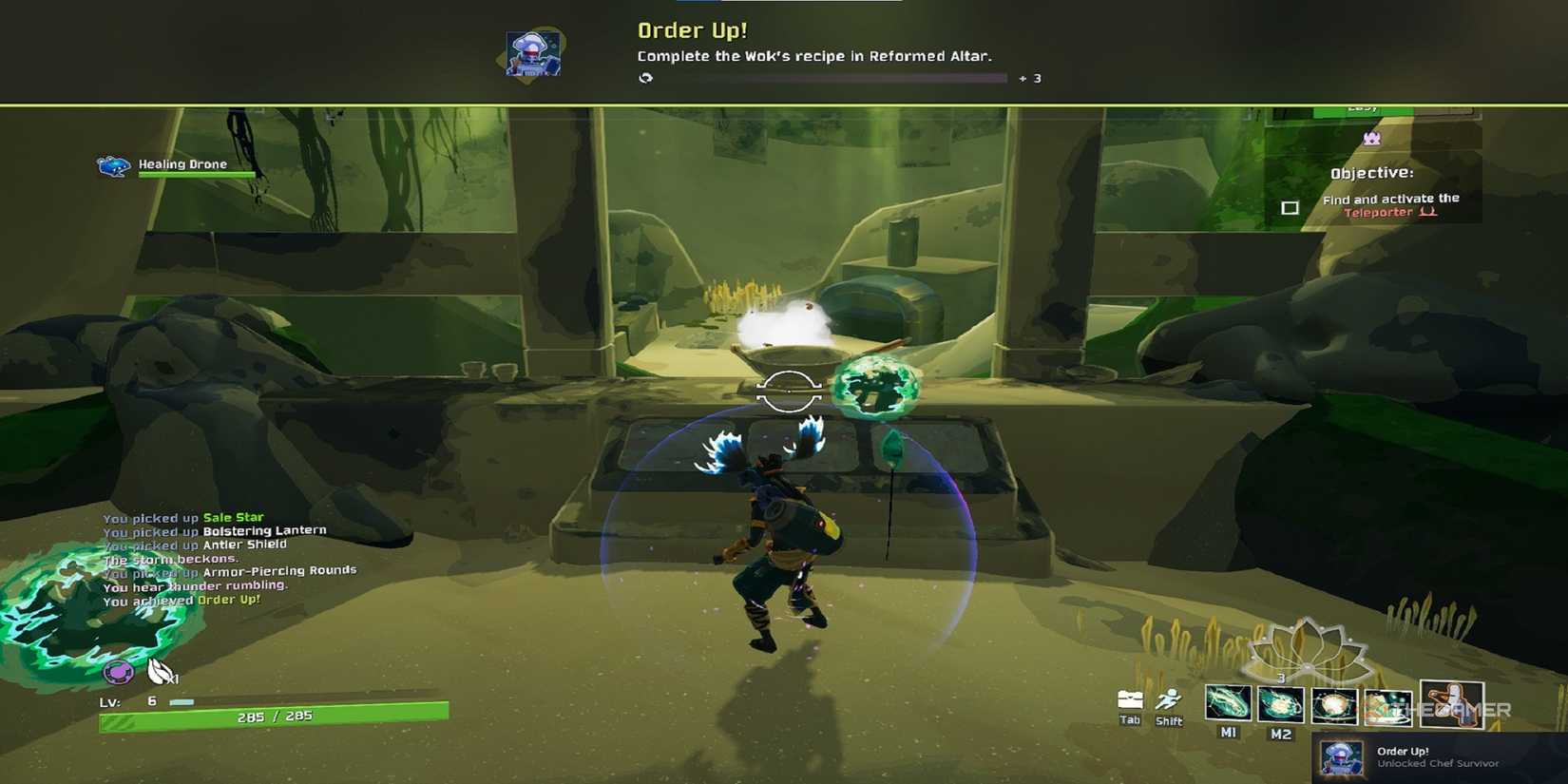Expand the +3 quest counter
This screenshot has height=784, width=1568.
point(1032,78)
